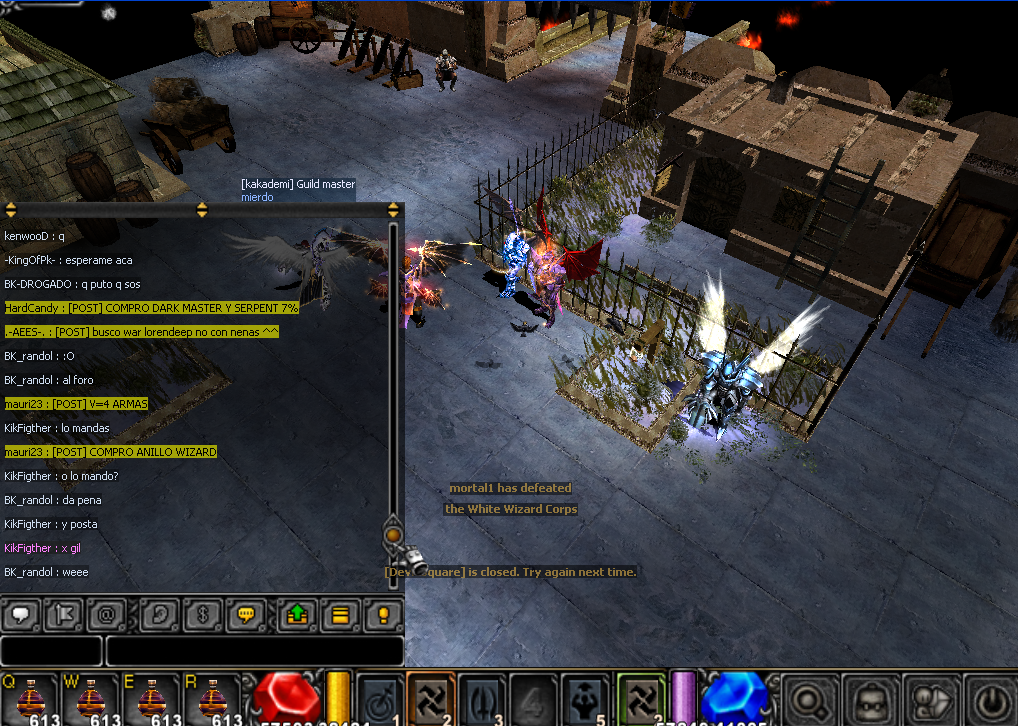The width and height of the screenshot is (1018, 726).
Task: Activate the skill icon in slot 5
Action: click(x=585, y=698)
